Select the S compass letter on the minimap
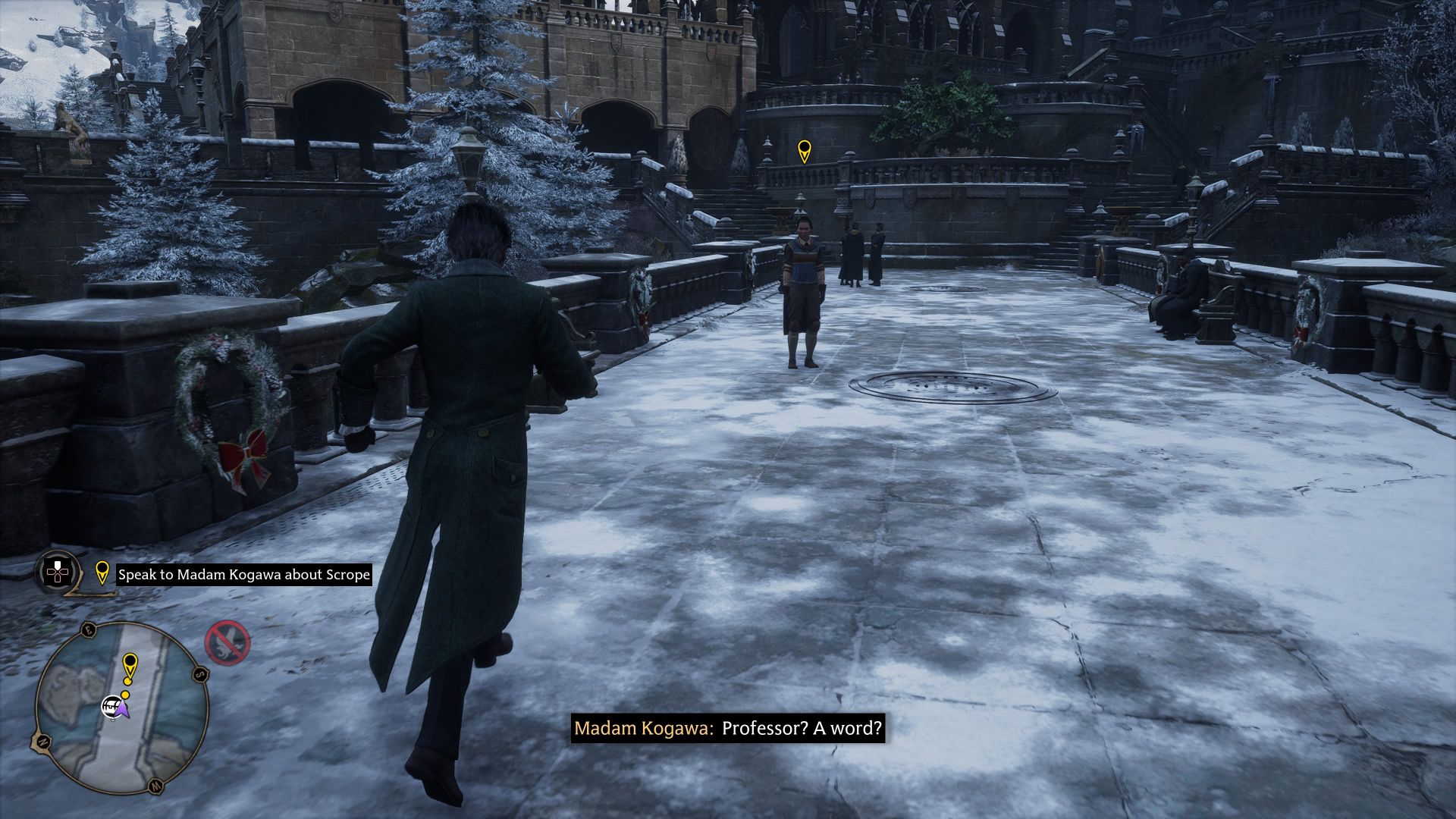The height and width of the screenshot is (819, 1456). pos(200,675)
